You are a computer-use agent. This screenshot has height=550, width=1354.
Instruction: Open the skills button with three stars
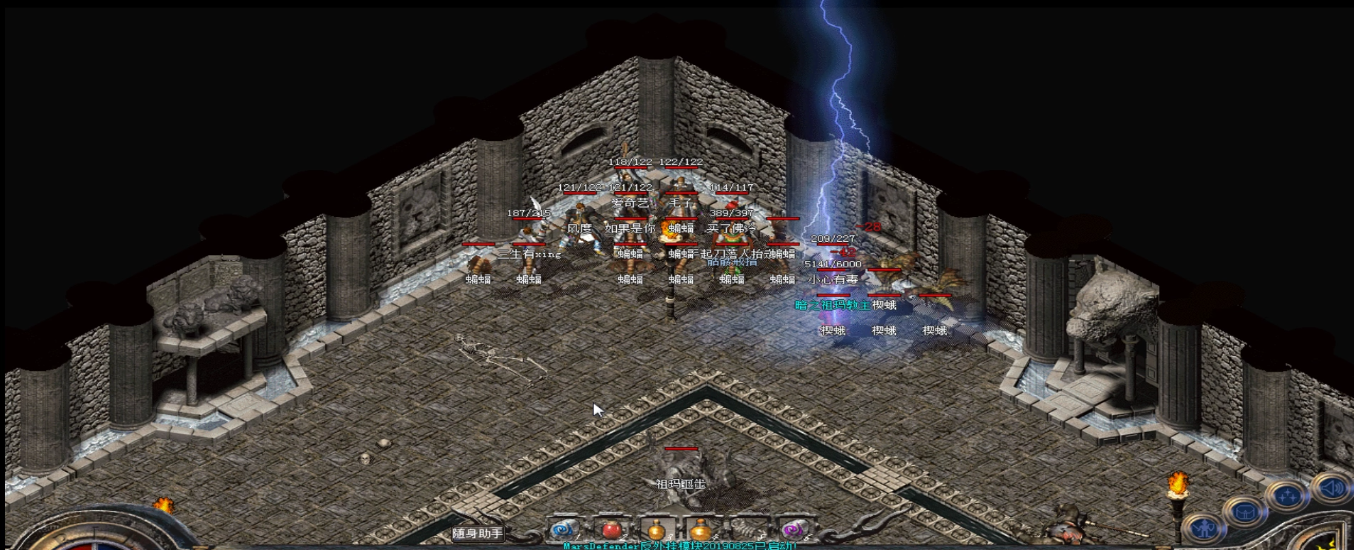click(x=1285, y=496)
